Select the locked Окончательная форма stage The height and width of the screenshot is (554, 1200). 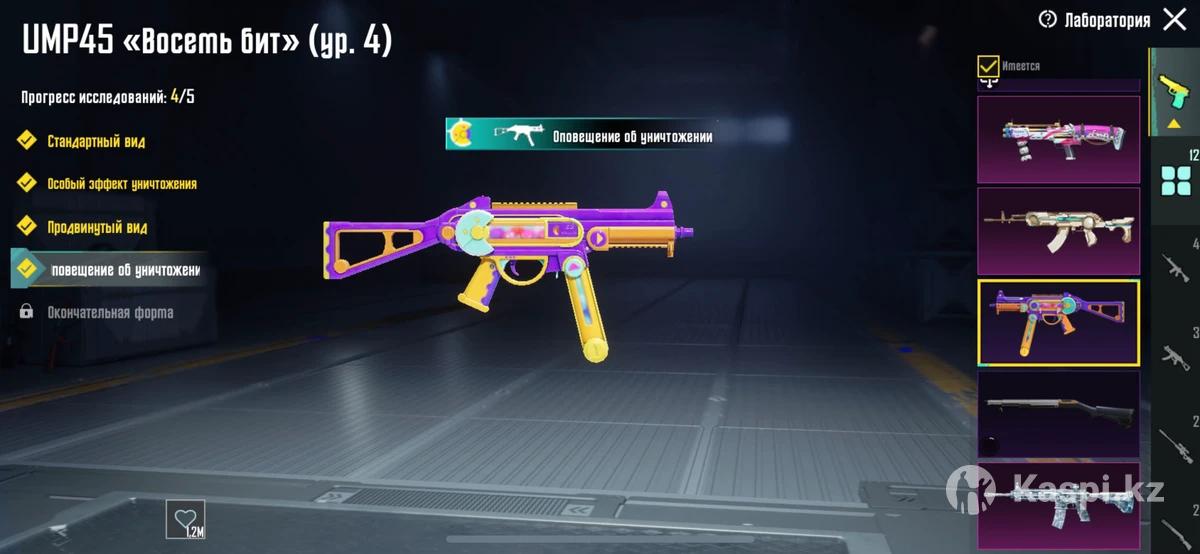click(109, 312)
